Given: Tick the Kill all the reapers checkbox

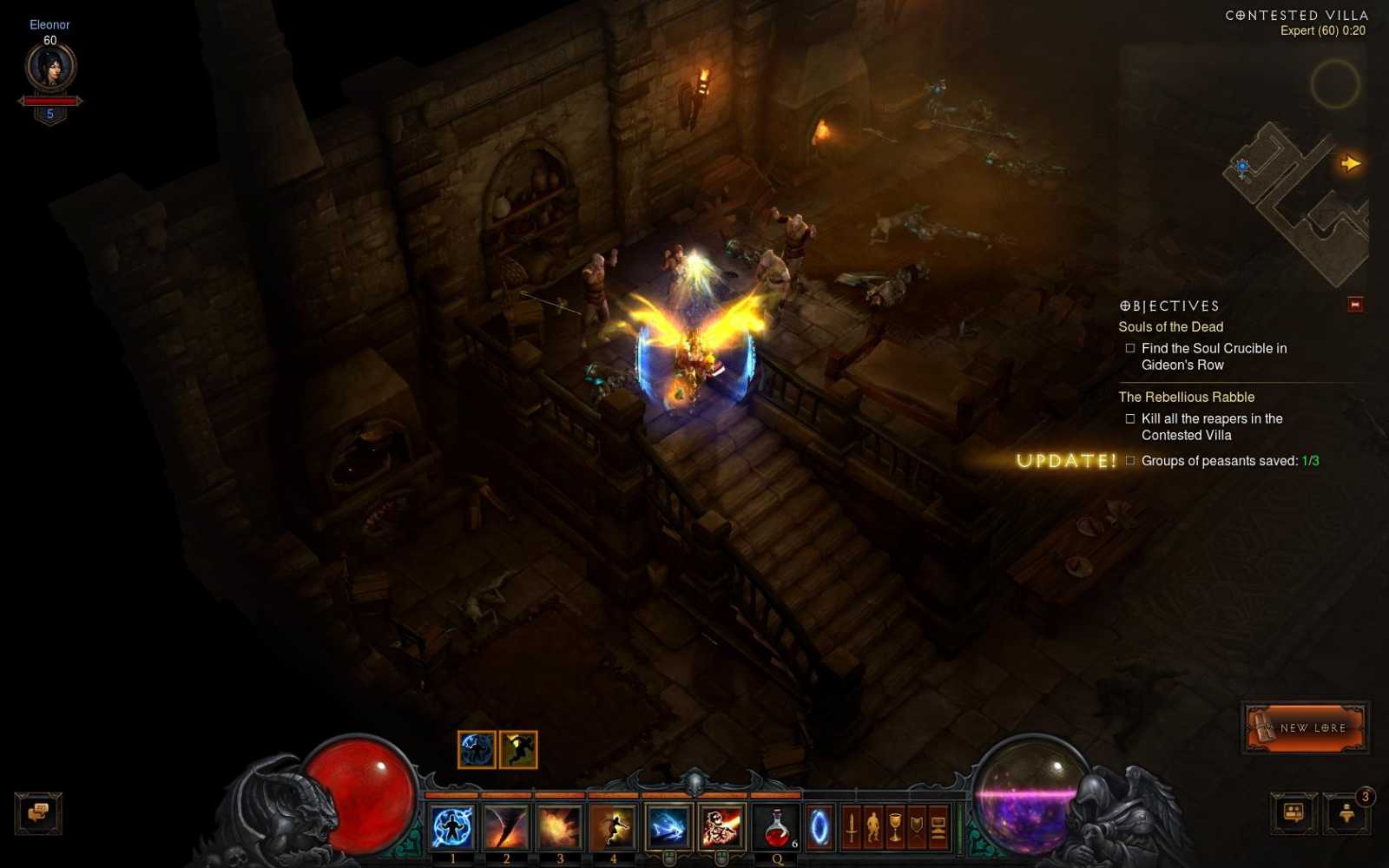Looking at the screenshot, I should (1129, 418).
